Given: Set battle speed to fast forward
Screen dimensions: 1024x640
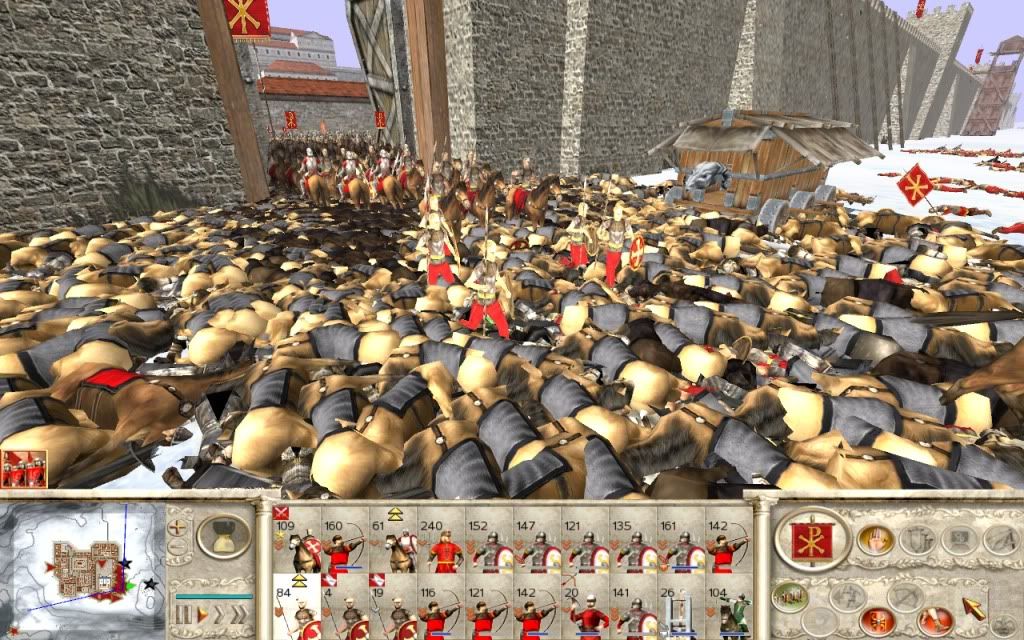Looking at the screenshot, I should pos(219,613).
